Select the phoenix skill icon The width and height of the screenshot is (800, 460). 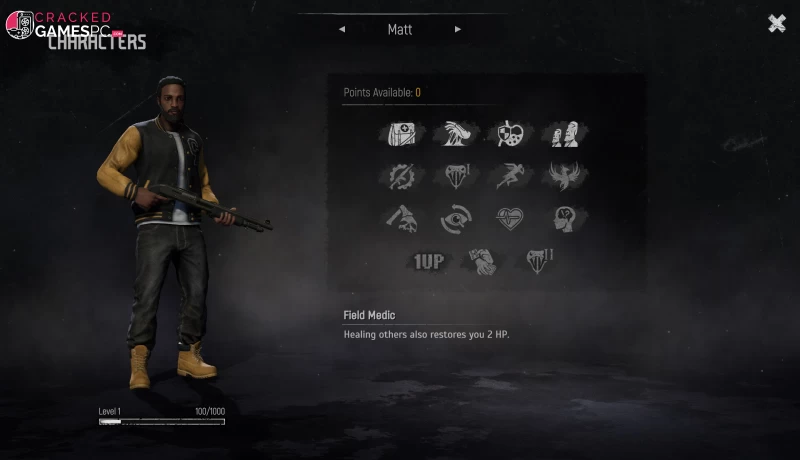tap(563, 176)
